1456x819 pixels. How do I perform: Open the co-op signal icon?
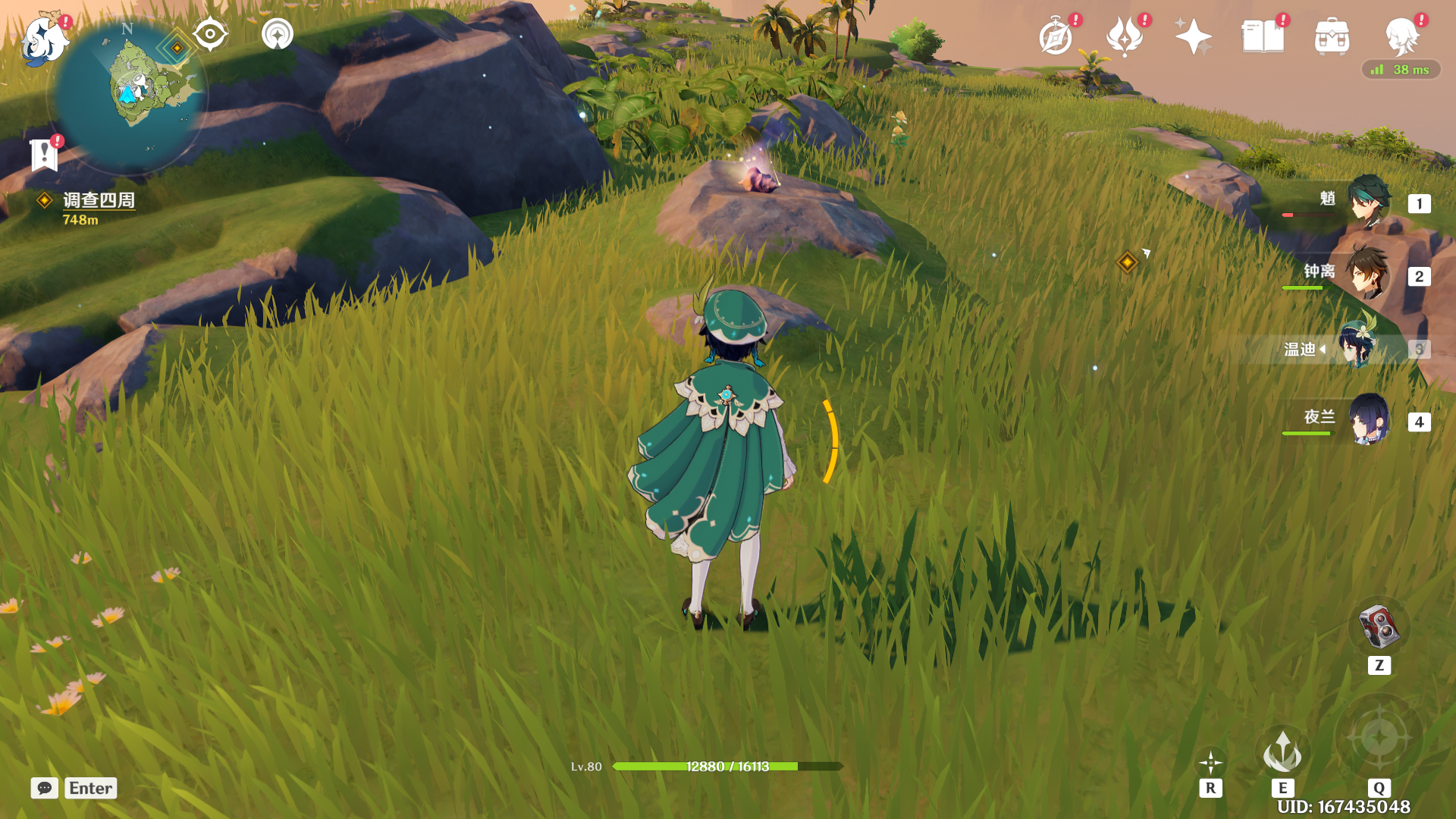[278, 34]
